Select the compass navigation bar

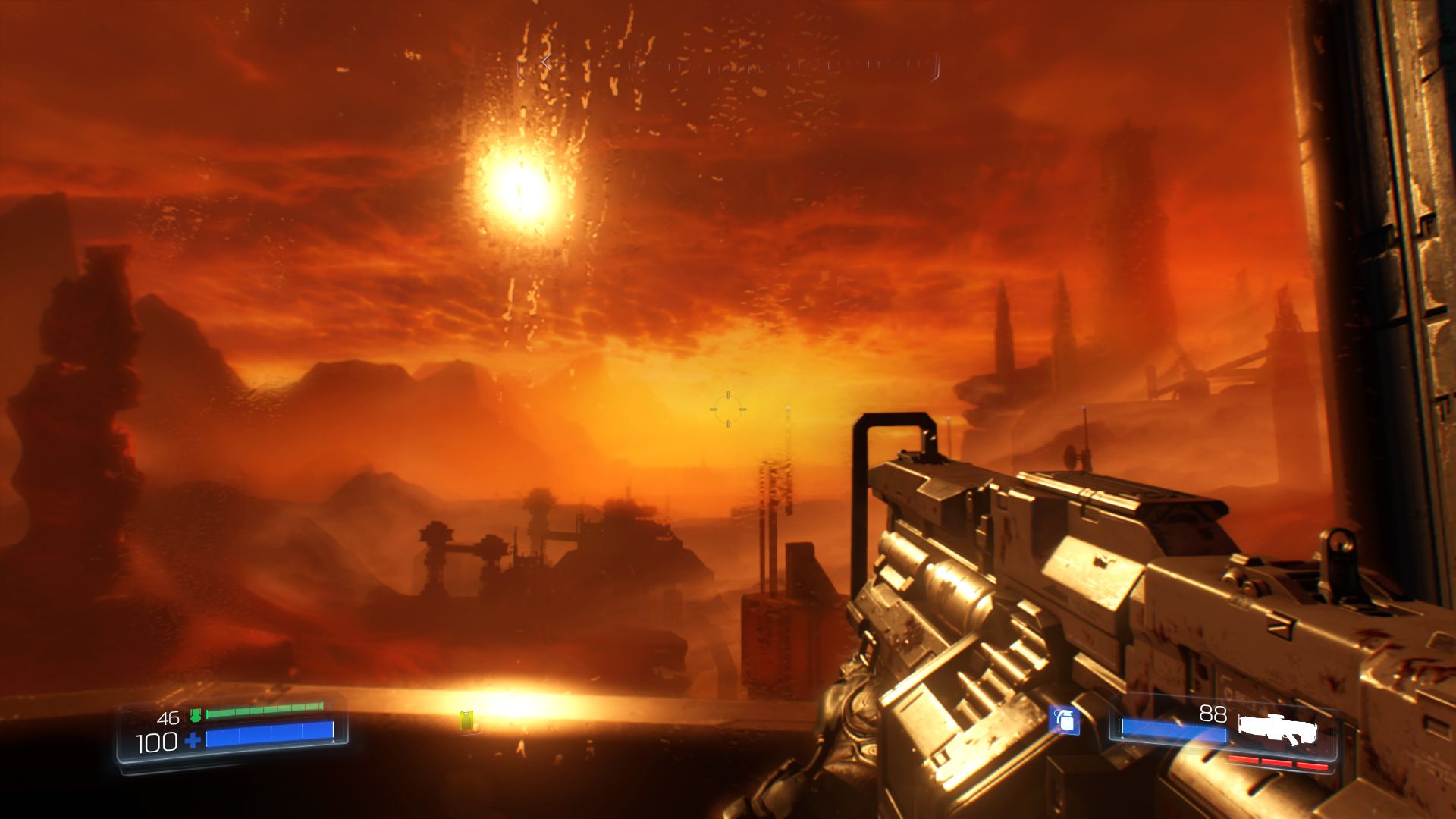(x=728, y=67)
